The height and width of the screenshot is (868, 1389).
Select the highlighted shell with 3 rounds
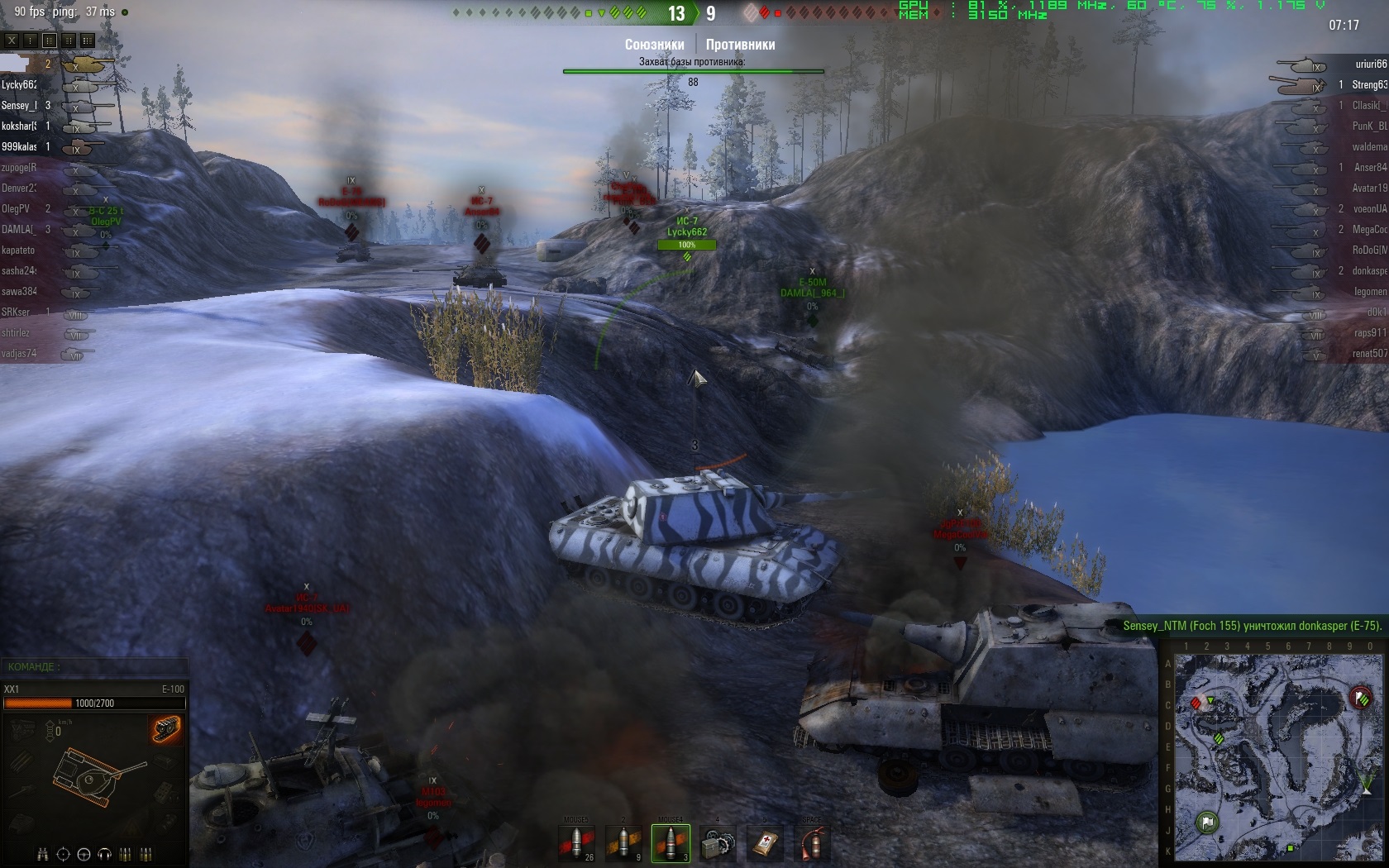[x=671, y=843]
